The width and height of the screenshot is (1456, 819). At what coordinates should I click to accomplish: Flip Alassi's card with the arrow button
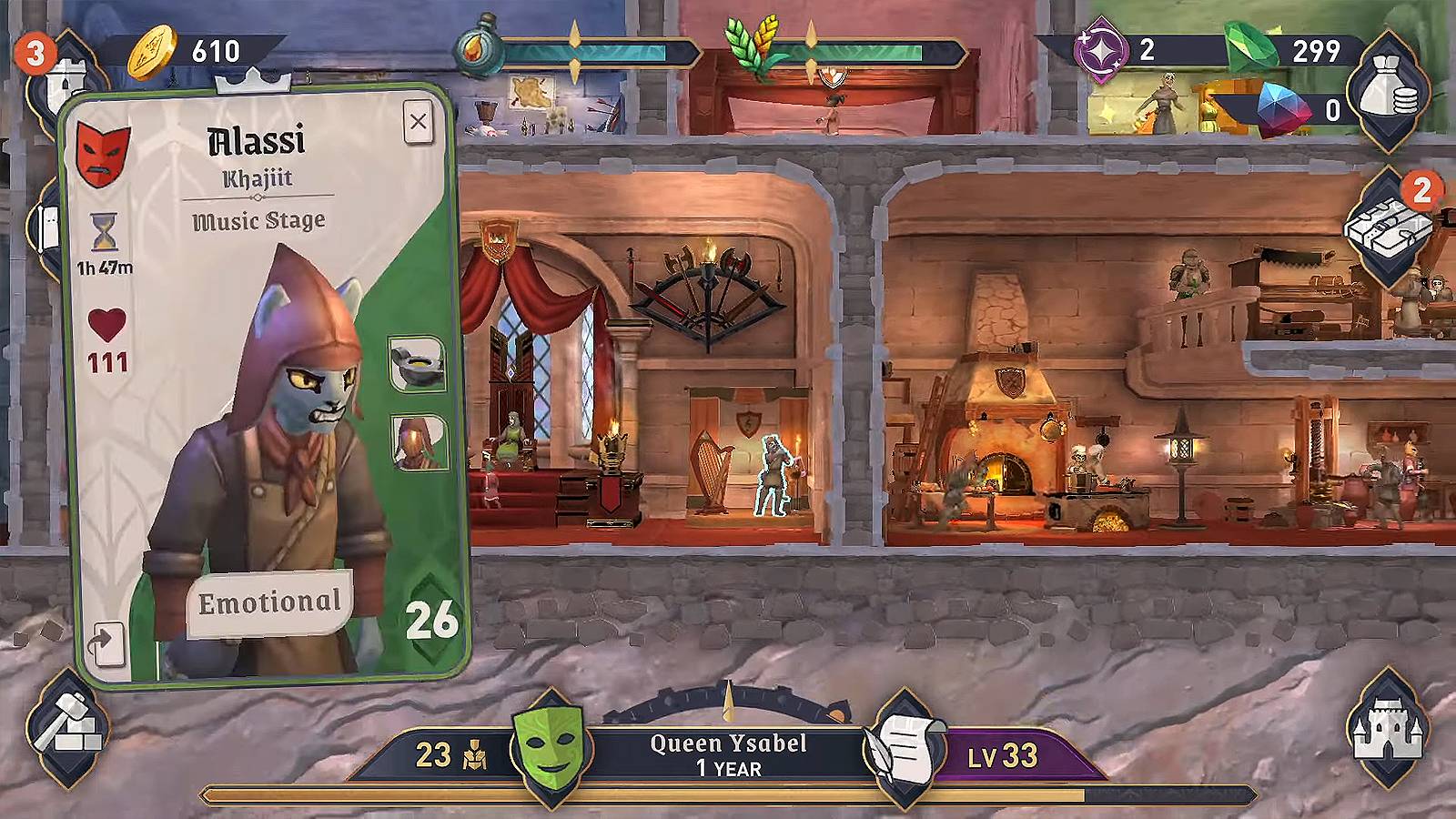click(x=105, y=643)
